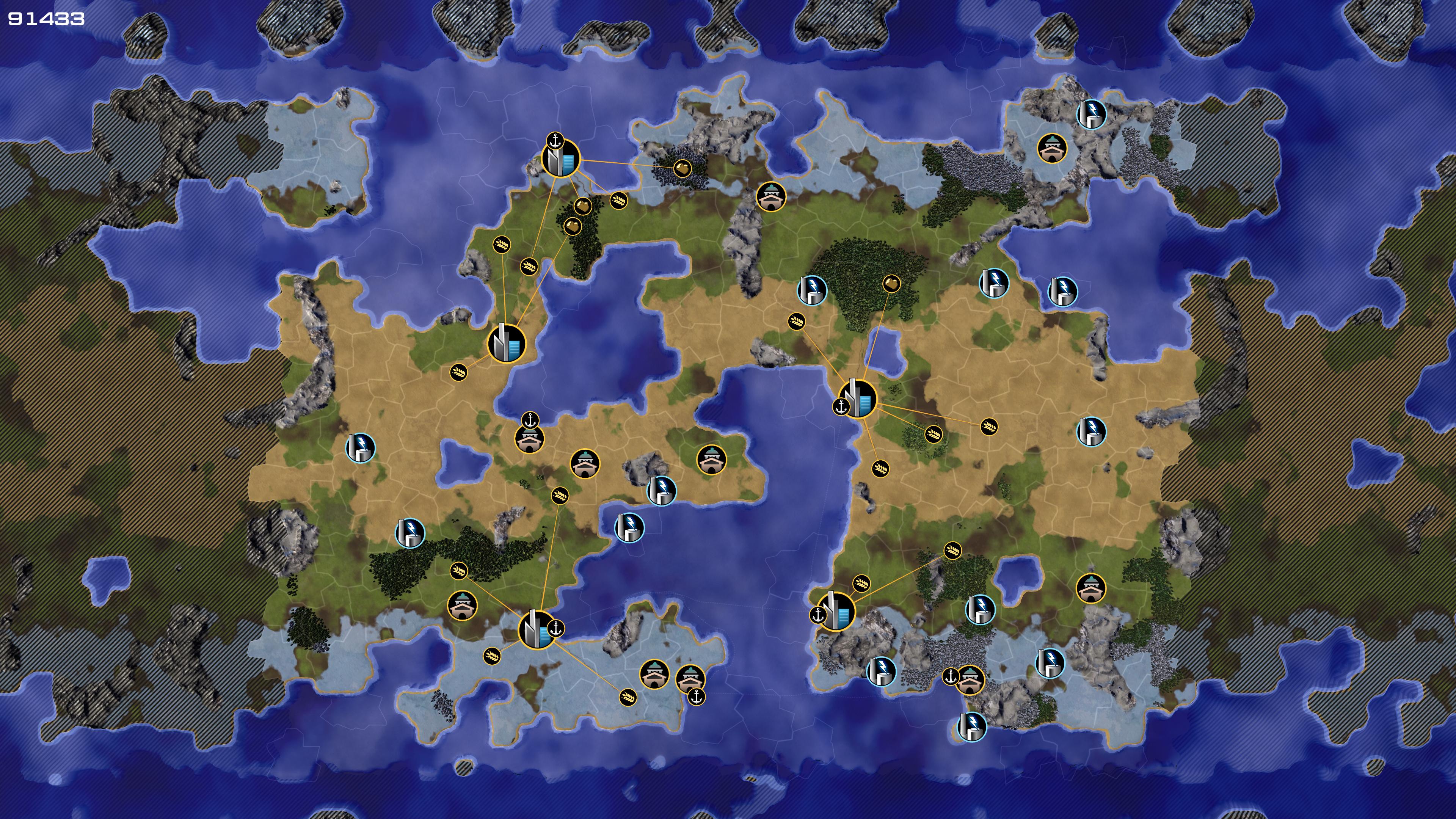Pick the ore nugget marker in the snowy blue-tree grove

pos(682,168)
